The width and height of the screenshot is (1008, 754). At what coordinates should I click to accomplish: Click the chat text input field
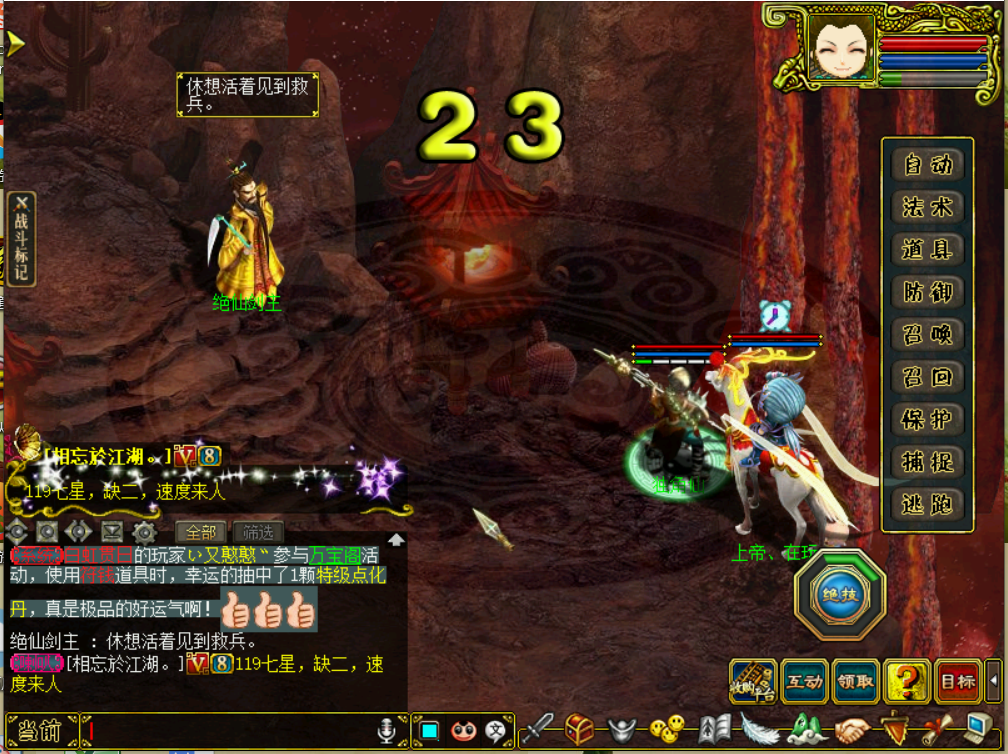tap(228, 731)
